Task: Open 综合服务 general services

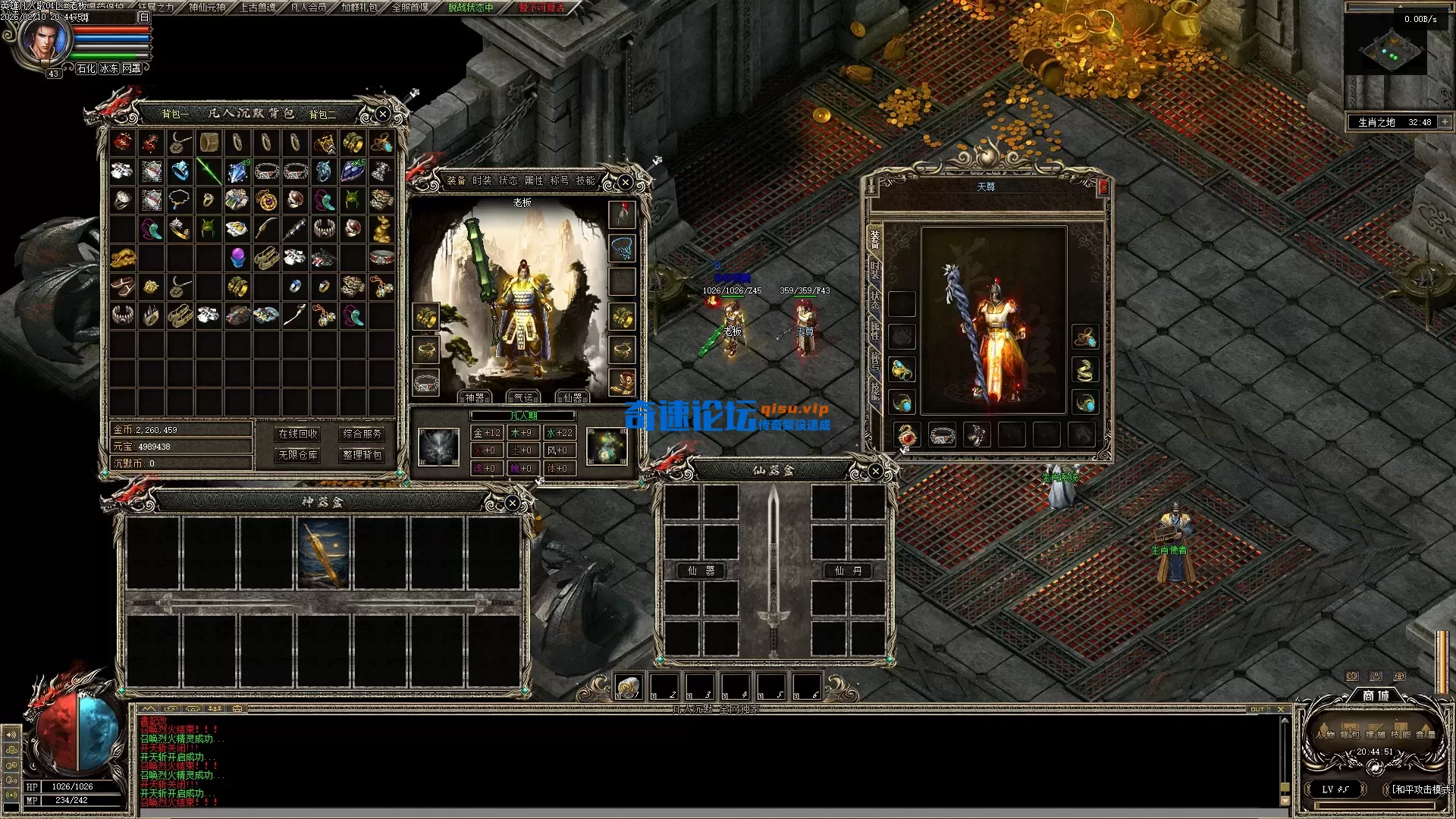Action: 362,434
